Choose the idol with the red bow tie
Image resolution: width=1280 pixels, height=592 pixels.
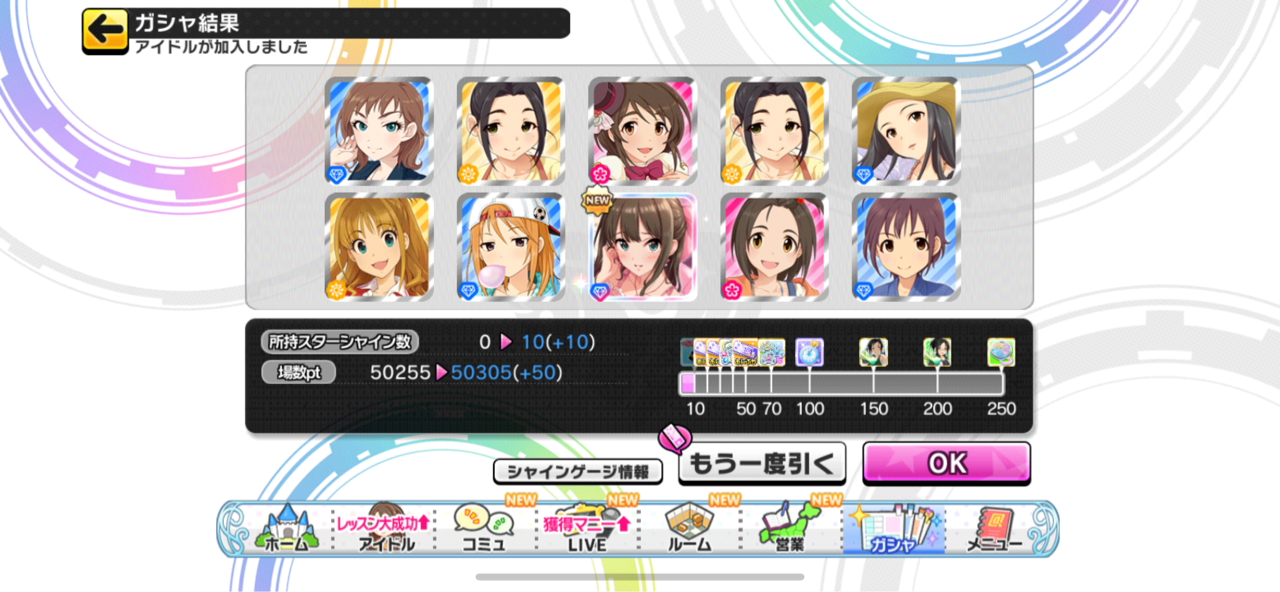[641, 131]
